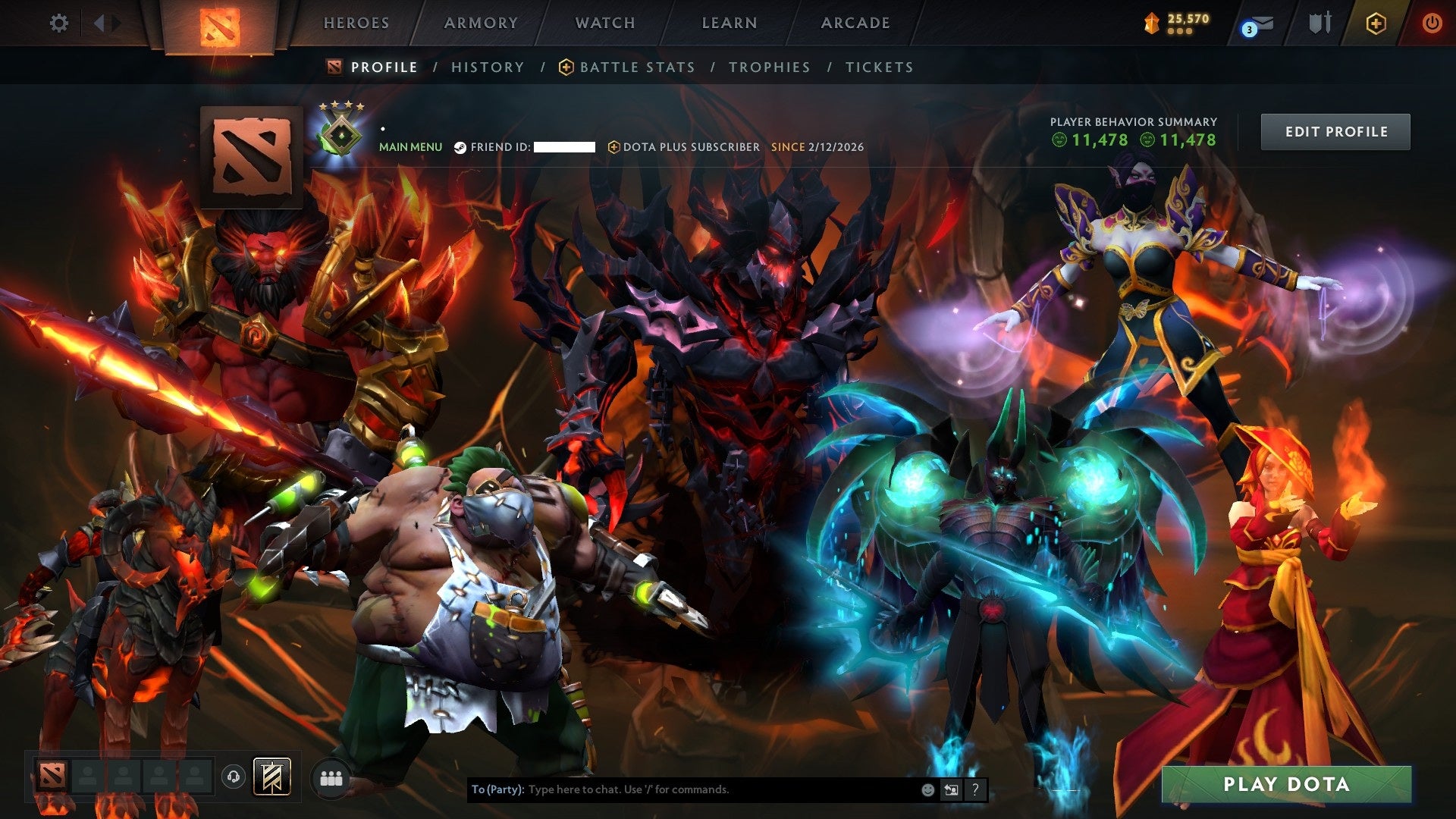Open the TROPHIES tab
Viewport: 1456px width, 819px height.
click(x=769, y=67)
